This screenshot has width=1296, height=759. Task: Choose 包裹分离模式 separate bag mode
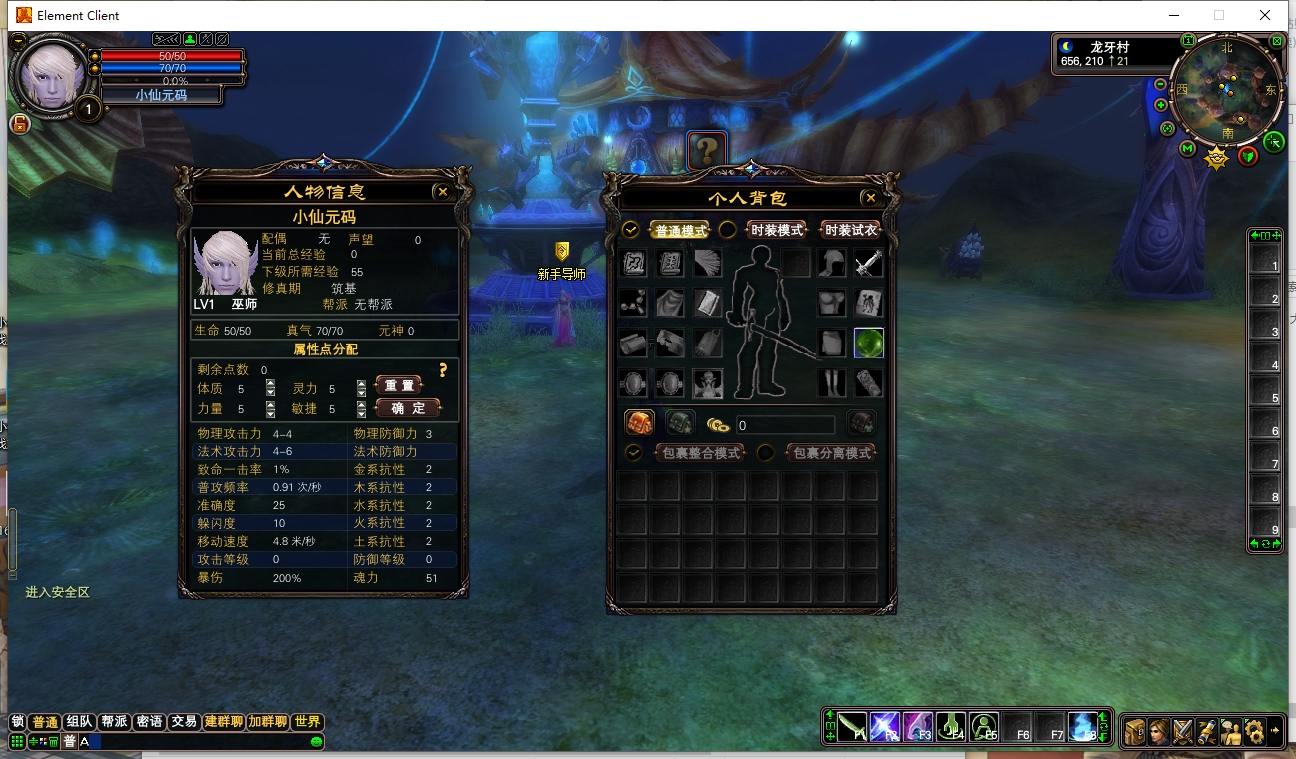click(831, 453)
